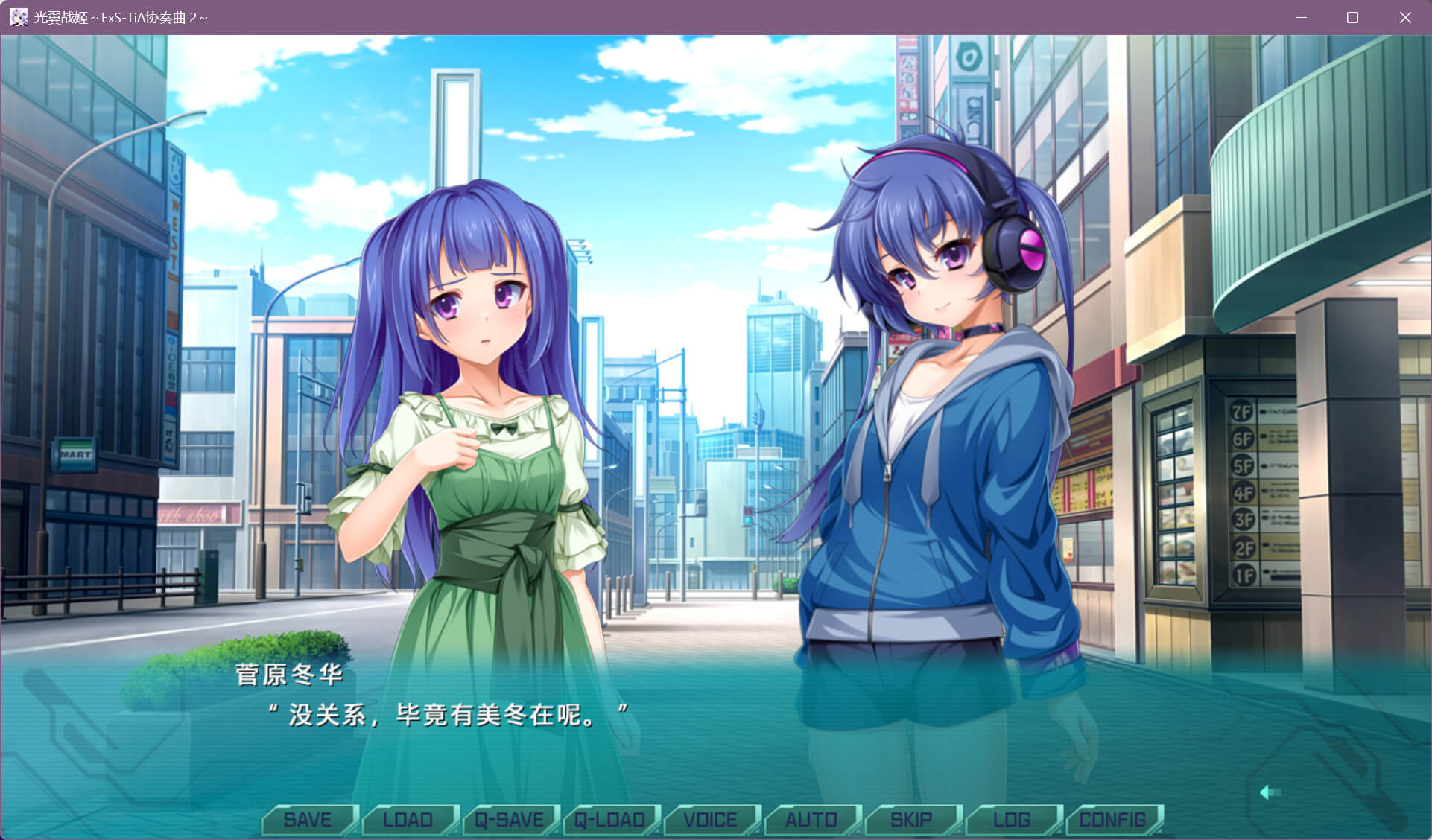
Task: Maximize the game window
Action: point(1352,17)
